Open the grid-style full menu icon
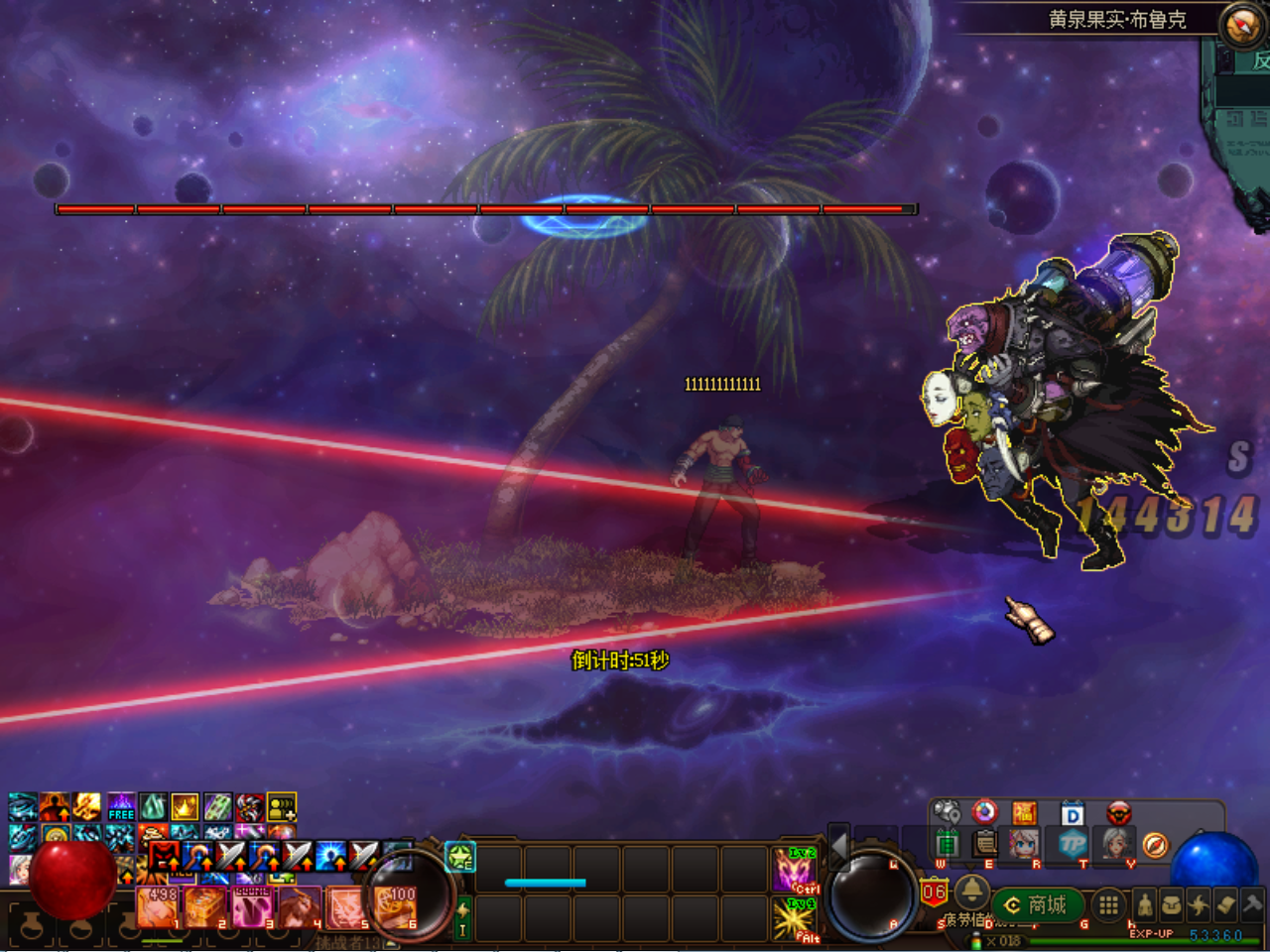The width and height of the screenshot is (1270, 952). (x=1107, y=903)
